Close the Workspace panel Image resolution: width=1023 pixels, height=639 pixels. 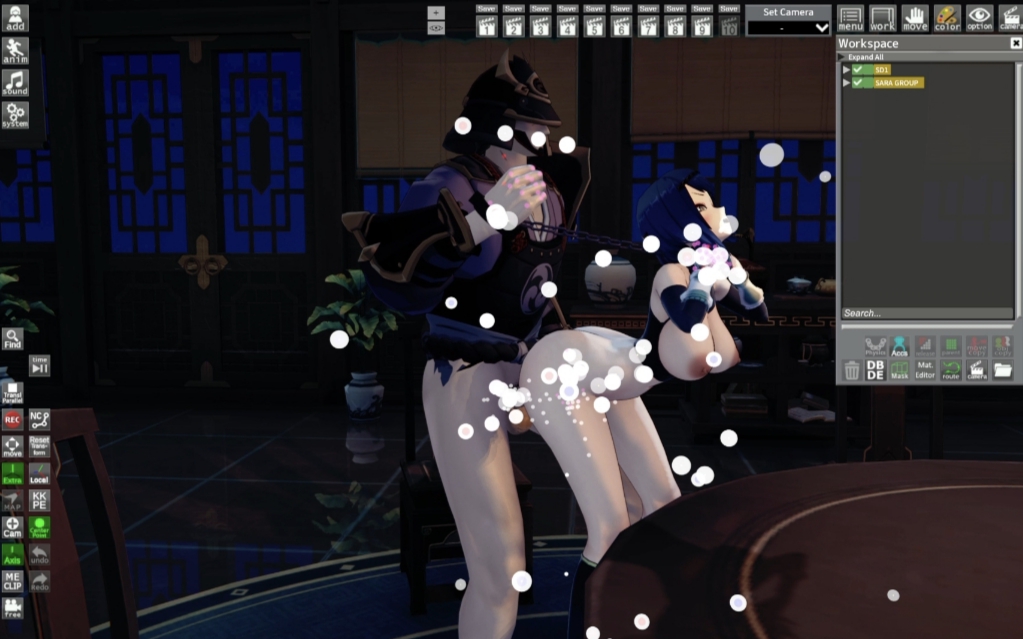[x=1016, y=43]
